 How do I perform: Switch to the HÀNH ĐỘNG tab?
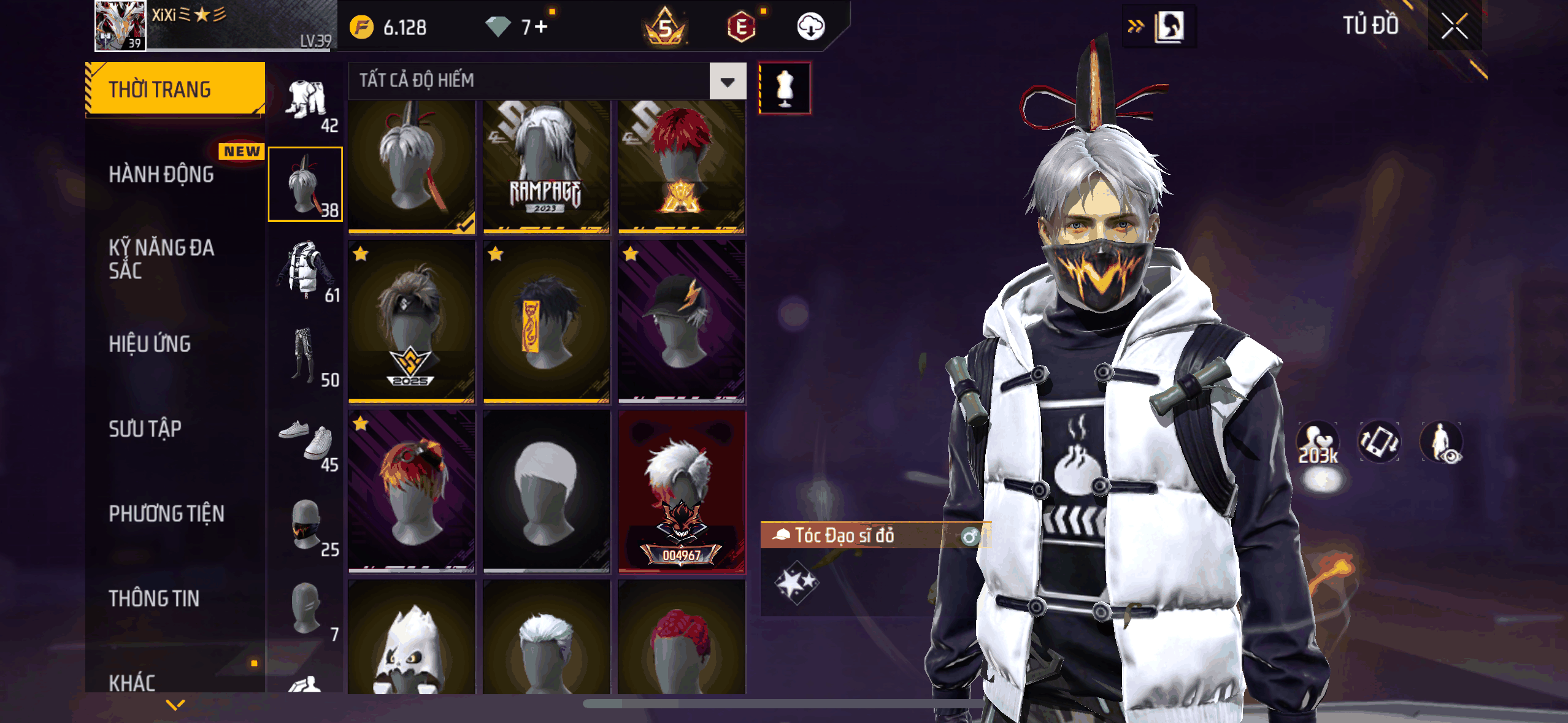161,175
